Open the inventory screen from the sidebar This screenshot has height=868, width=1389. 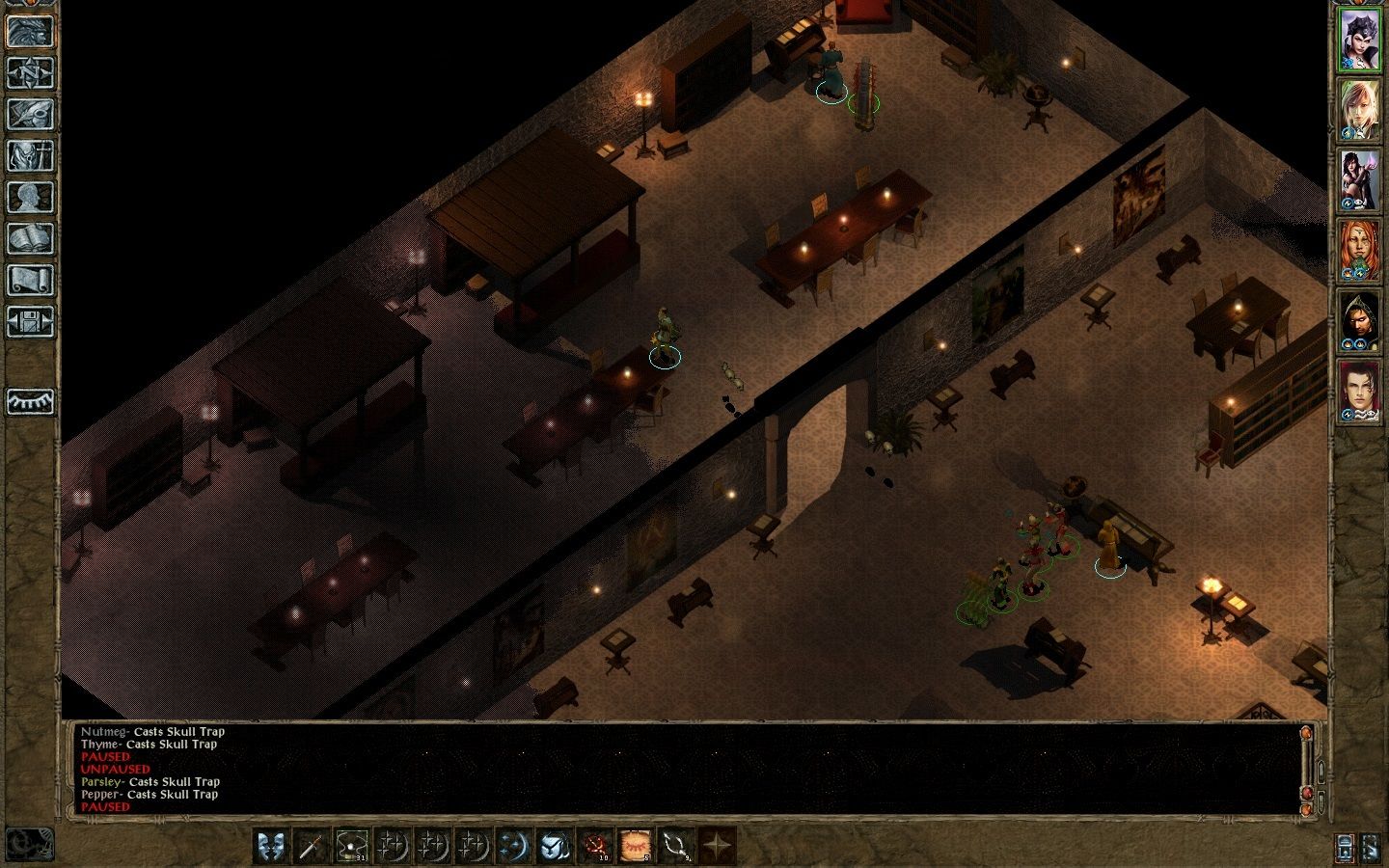tap(31, 155)
